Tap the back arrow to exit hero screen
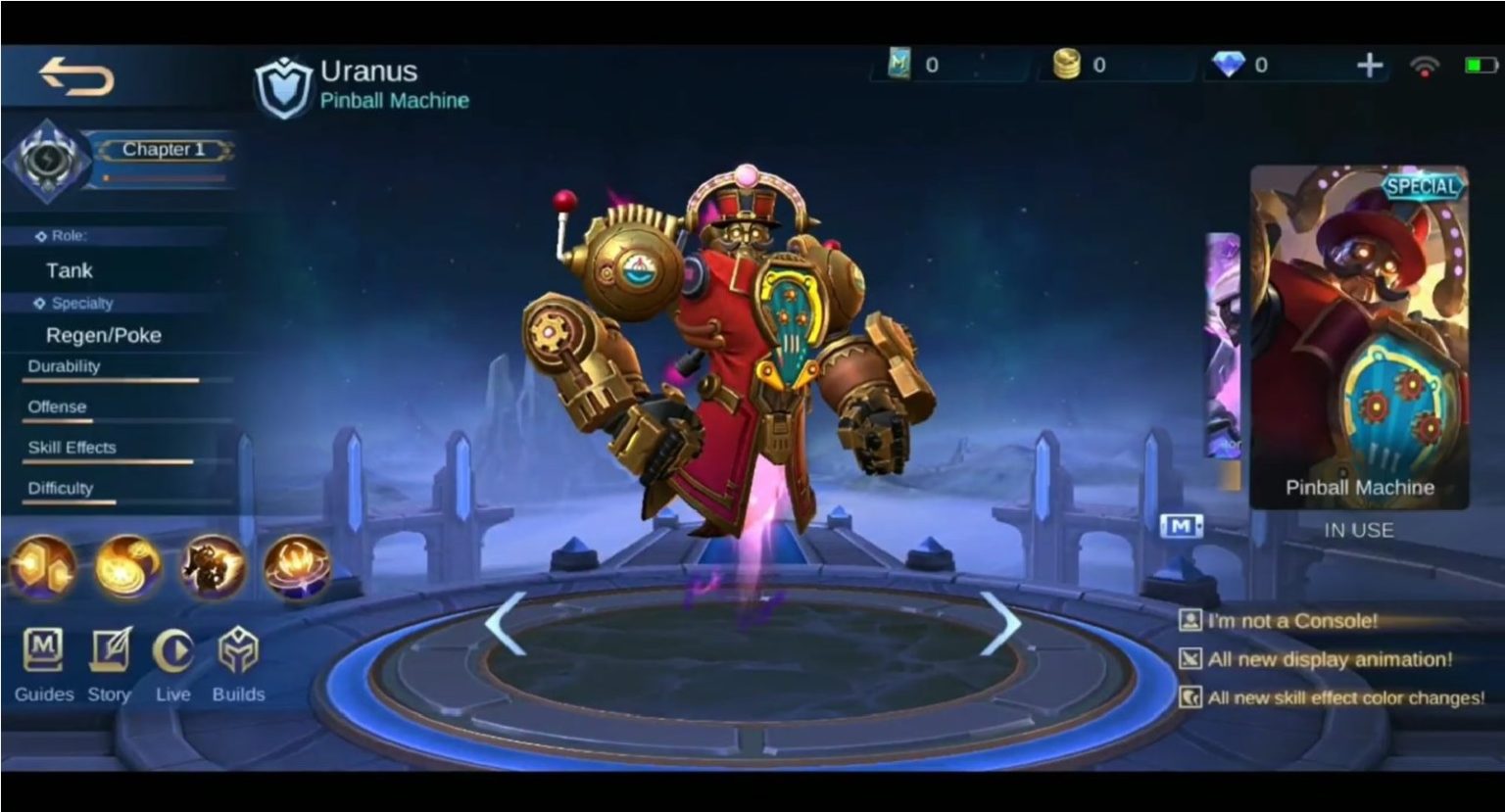Viewport: 1505px width, 812px height. tap(77, 78)
